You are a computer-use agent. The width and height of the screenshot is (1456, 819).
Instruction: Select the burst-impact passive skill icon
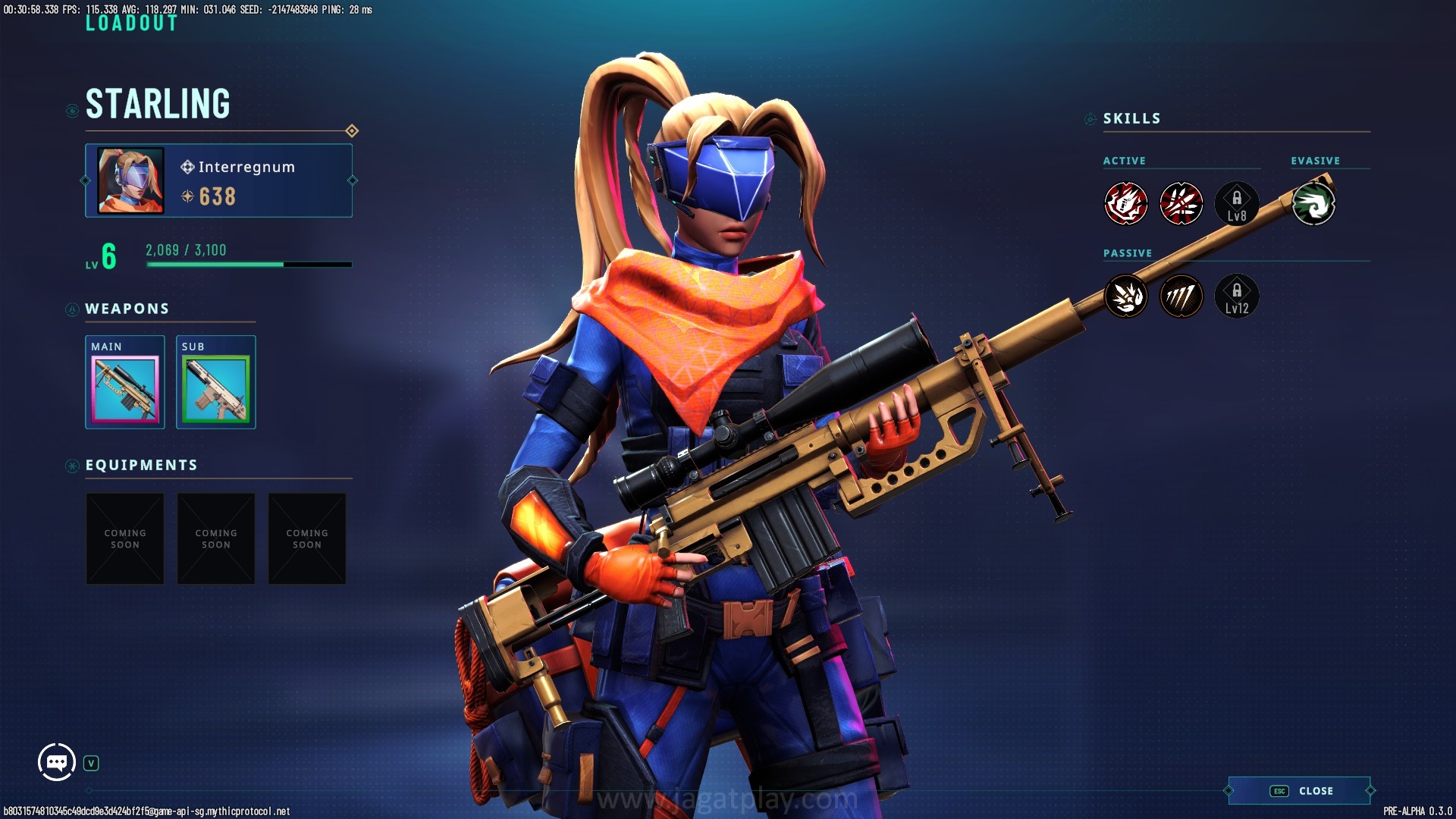coord(1126,297)
